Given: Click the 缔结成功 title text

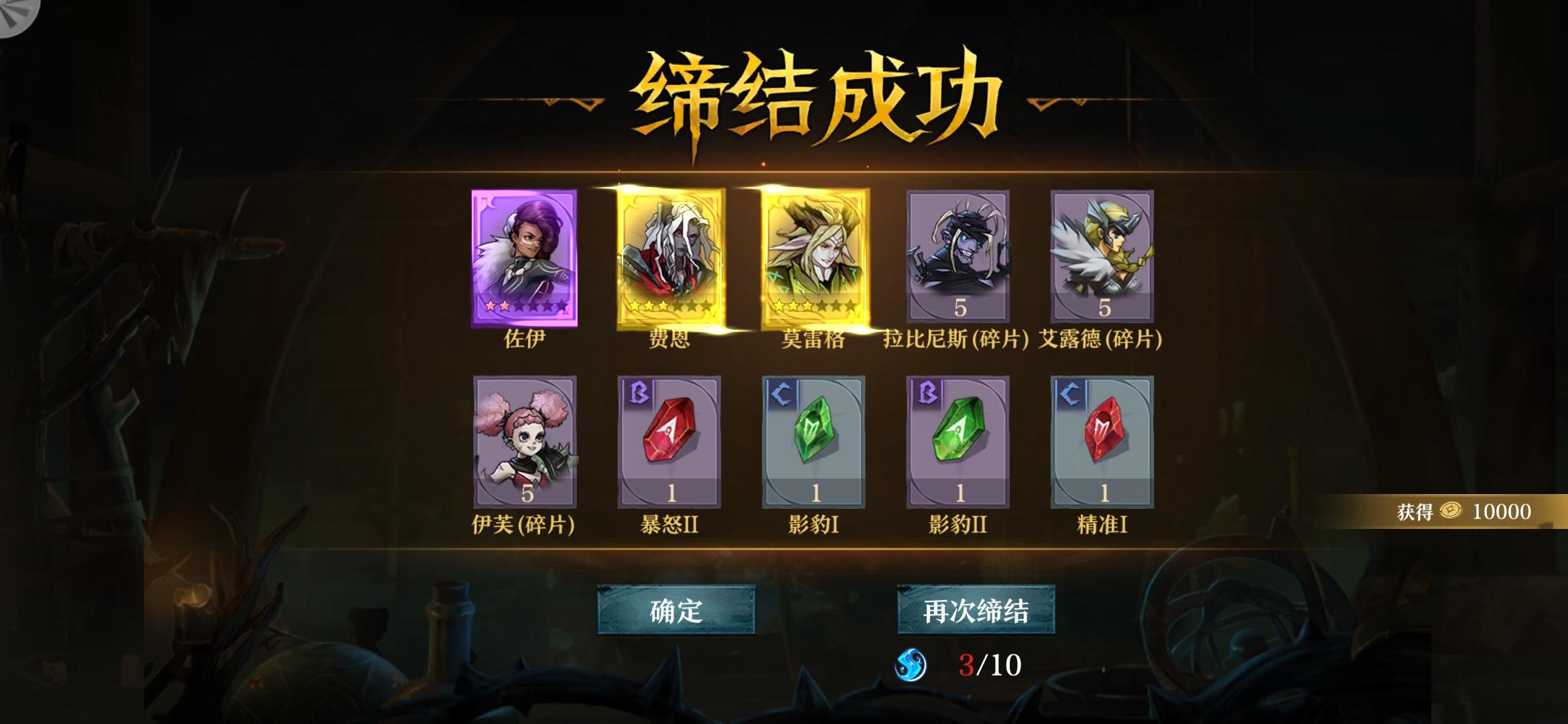Looking at the screenshot, I should [x=784, y=94].
